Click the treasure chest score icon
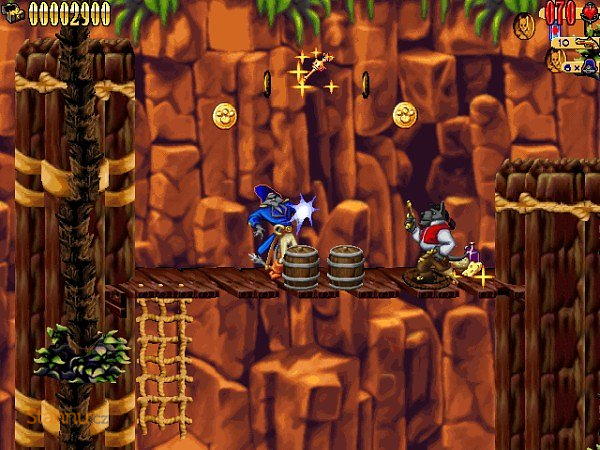Image resolution: width=600 pixels, height=450 pixels. [x=13, y=13]
